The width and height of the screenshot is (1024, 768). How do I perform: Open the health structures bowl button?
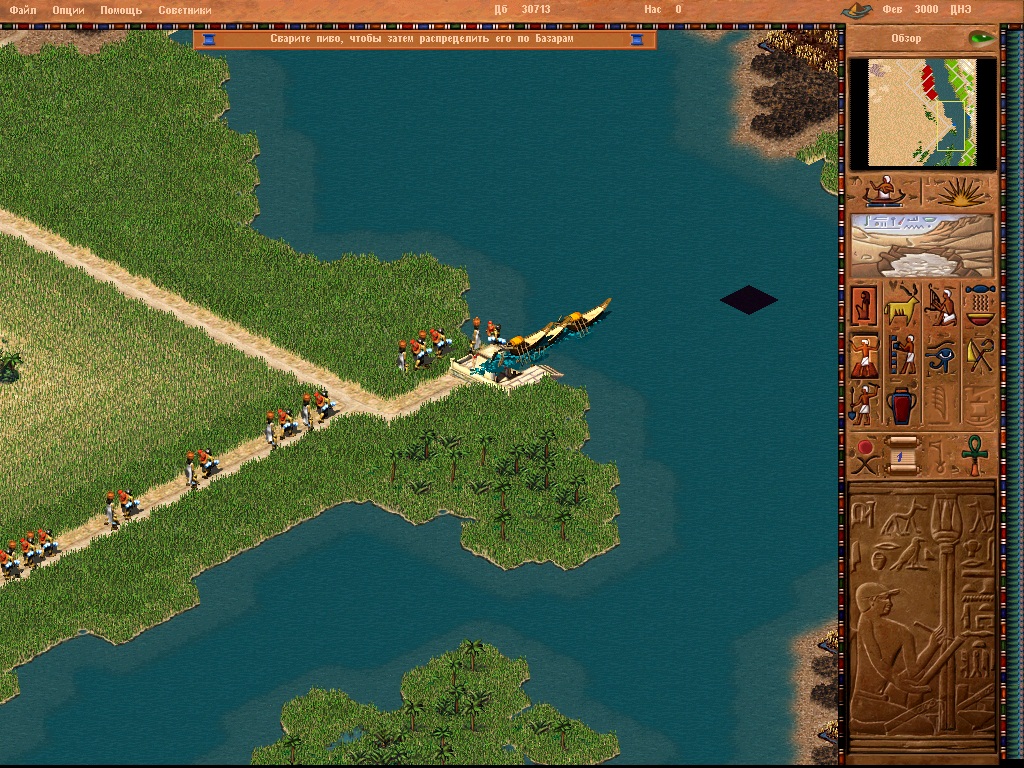[x=979, y=305]
